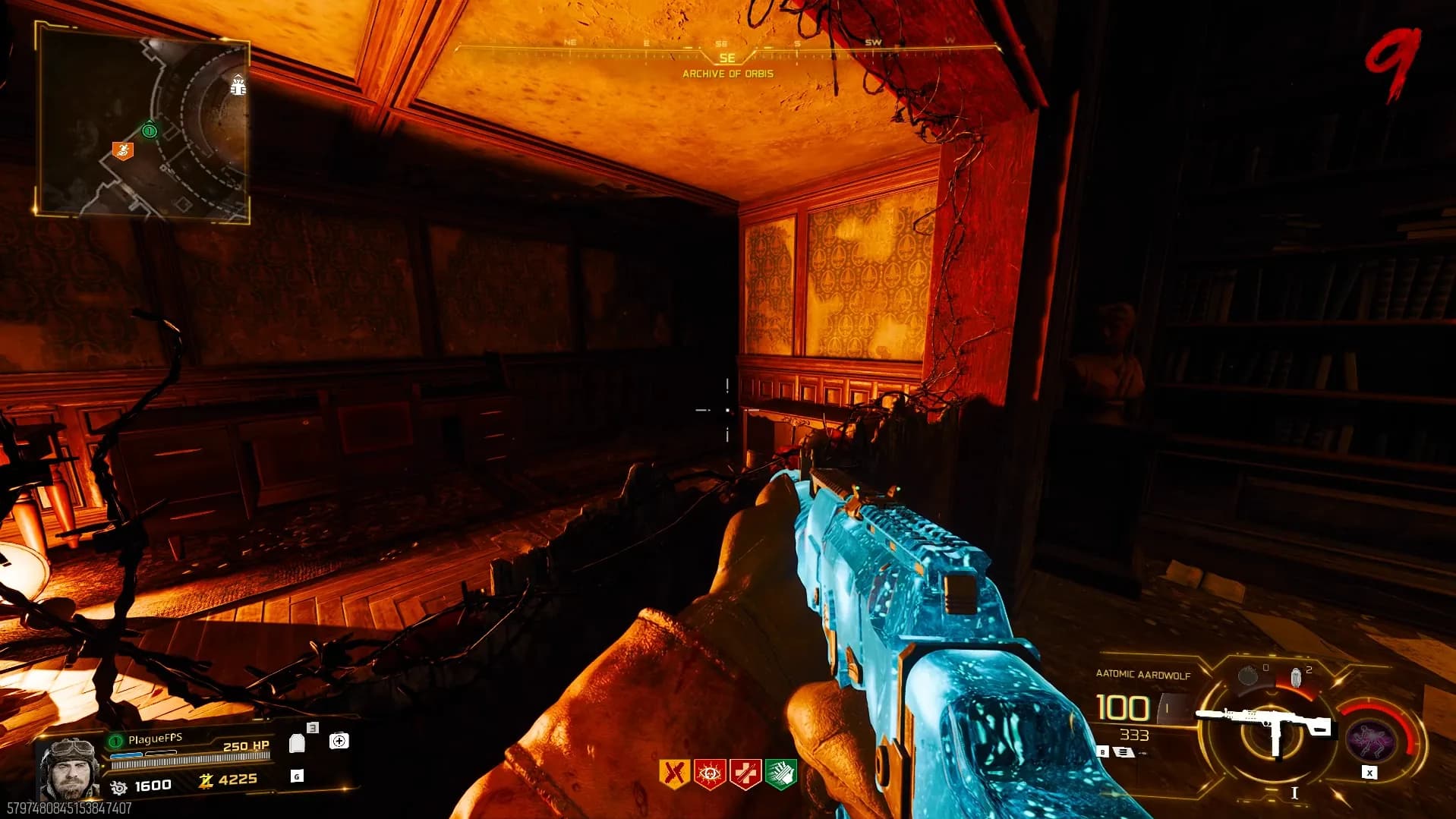The image size is (1456, 819).
Task: Activate the purple field upgrade ability
Action: coord(1370,738)
